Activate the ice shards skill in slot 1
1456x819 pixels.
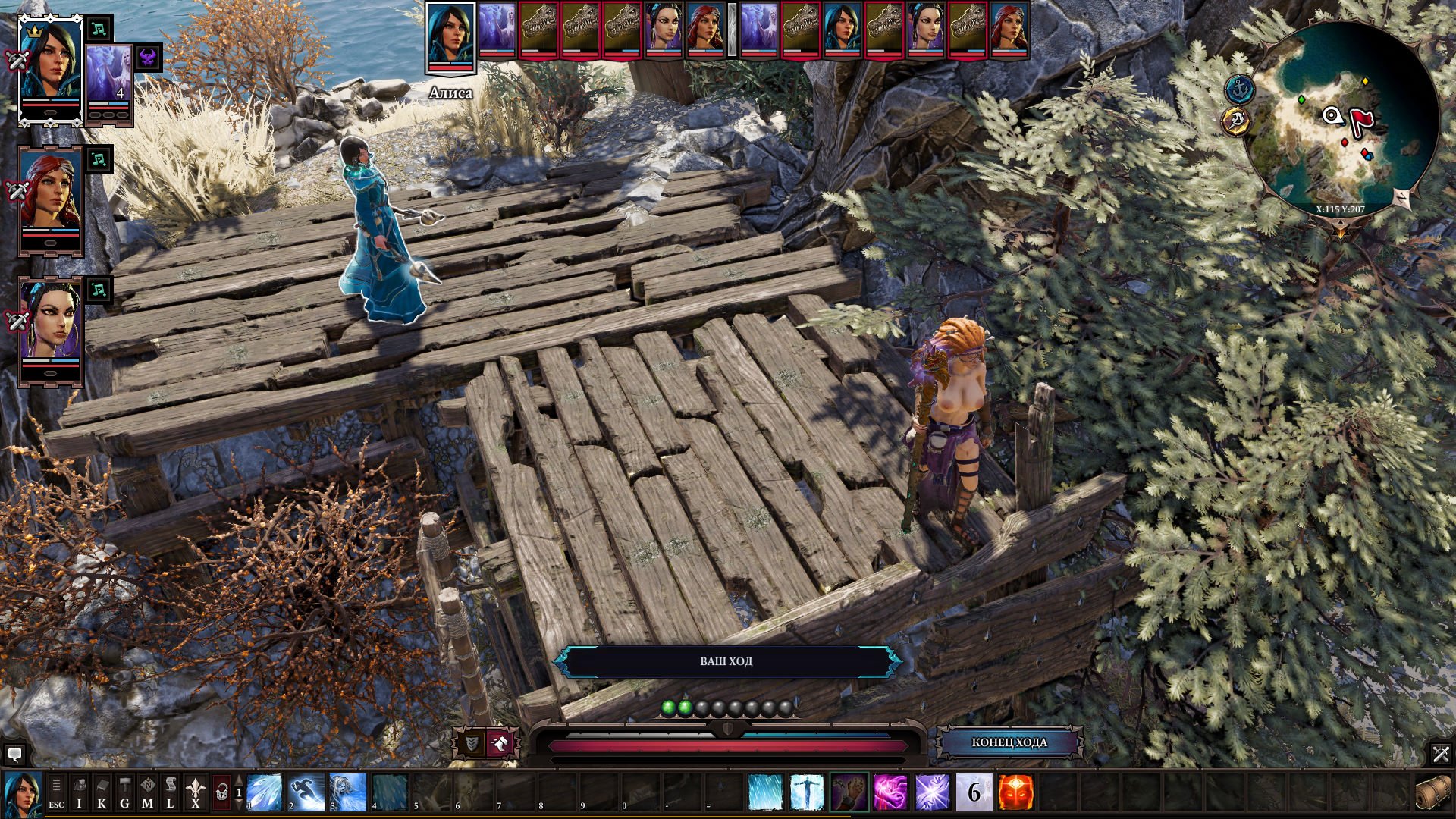[x=265, y=792]
